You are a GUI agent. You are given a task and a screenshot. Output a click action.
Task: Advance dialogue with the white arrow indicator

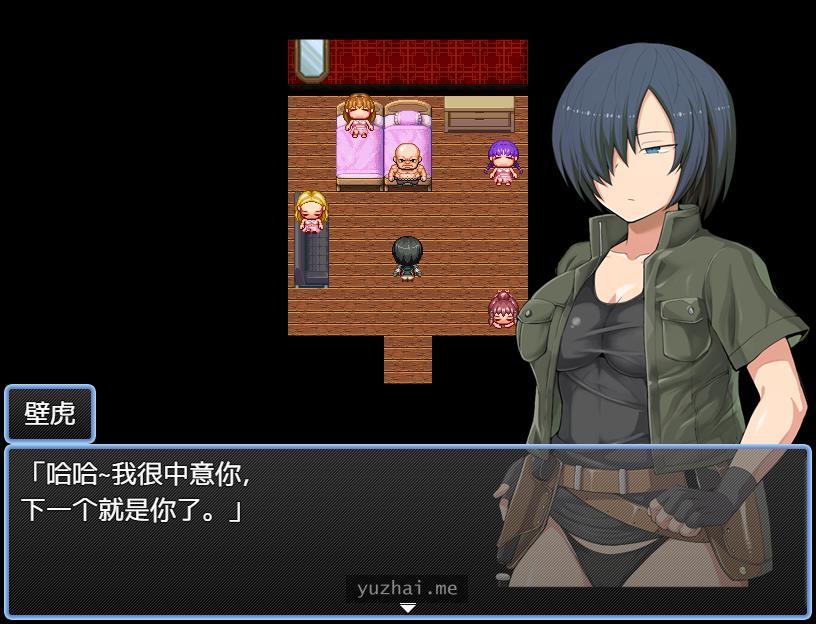click(407, 608)
